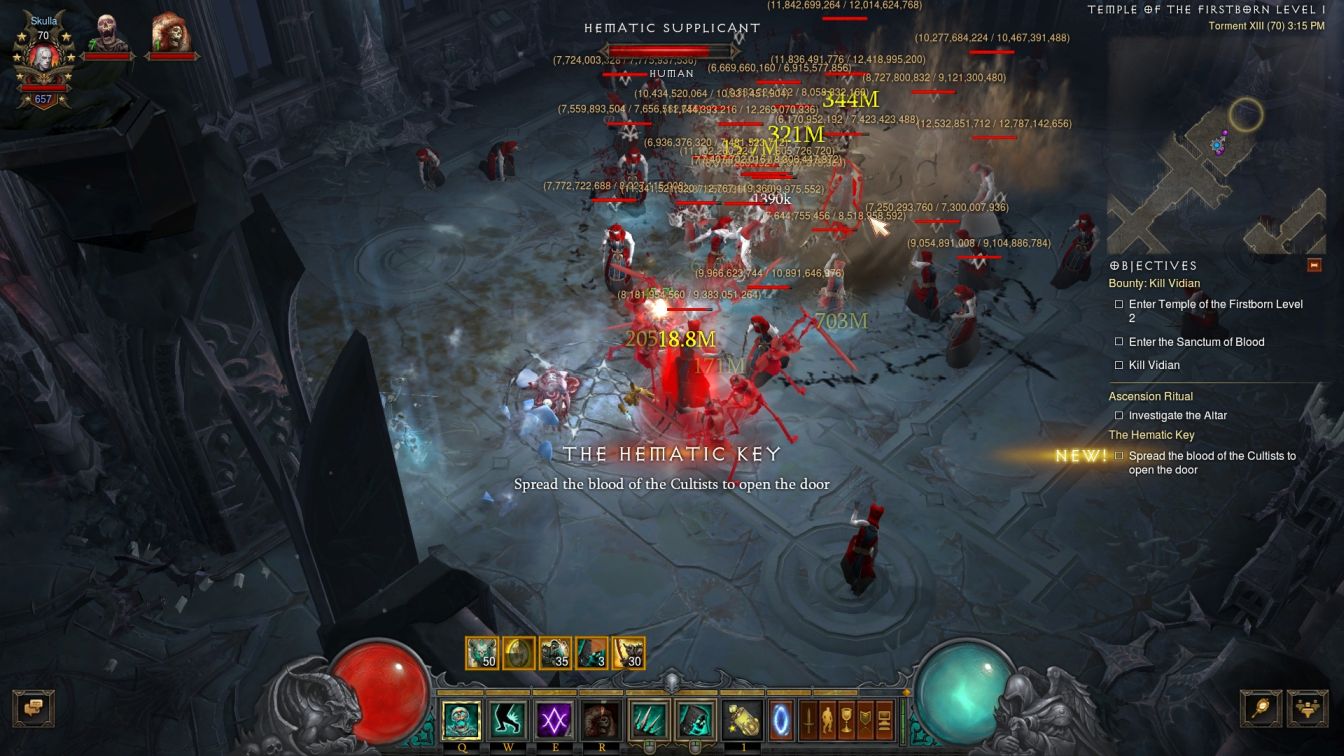Open the shield banner menu button
This screenshot has width=1344, height=756.
(865, 719)
